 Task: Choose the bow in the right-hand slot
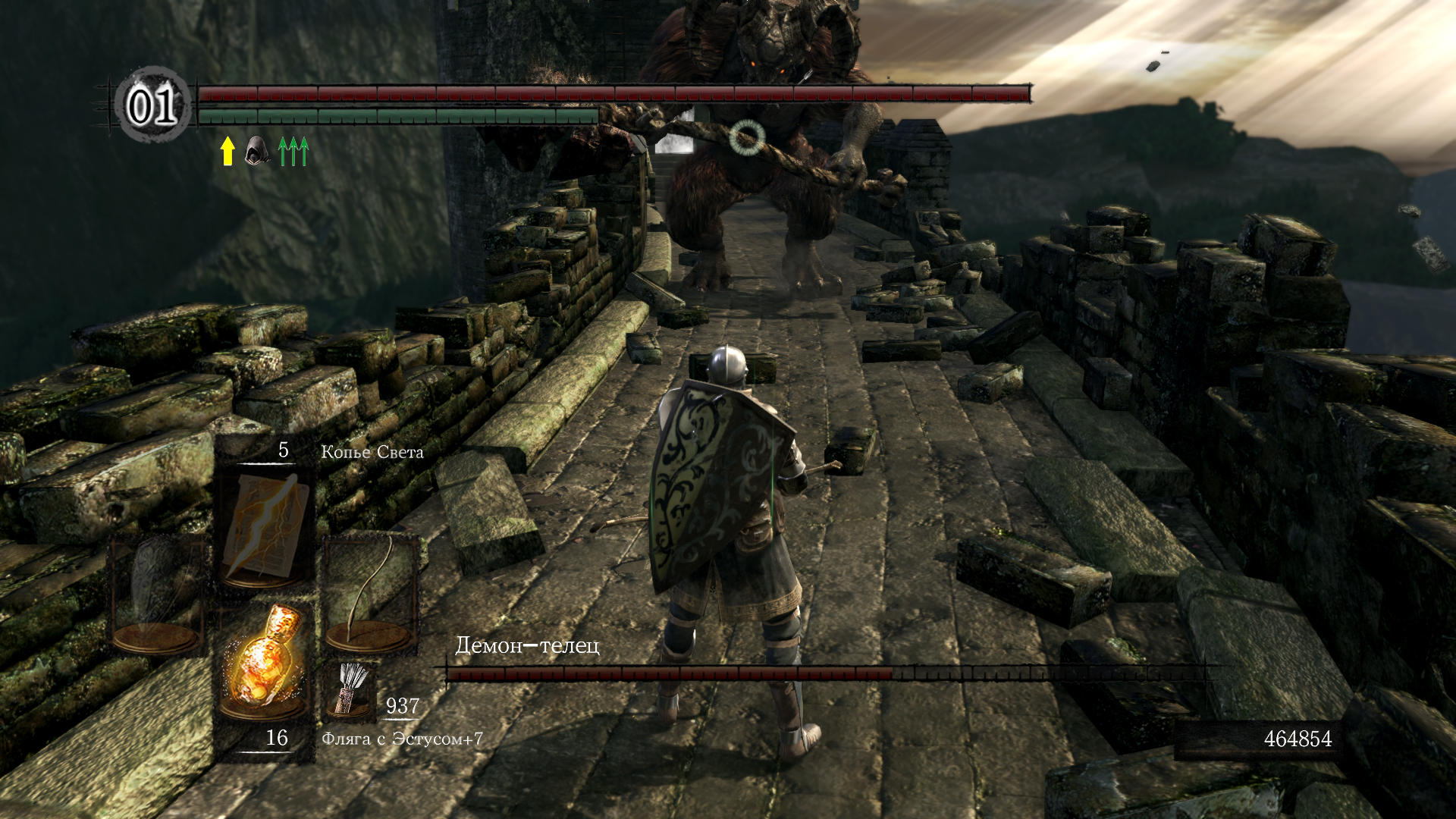point(371,594)
